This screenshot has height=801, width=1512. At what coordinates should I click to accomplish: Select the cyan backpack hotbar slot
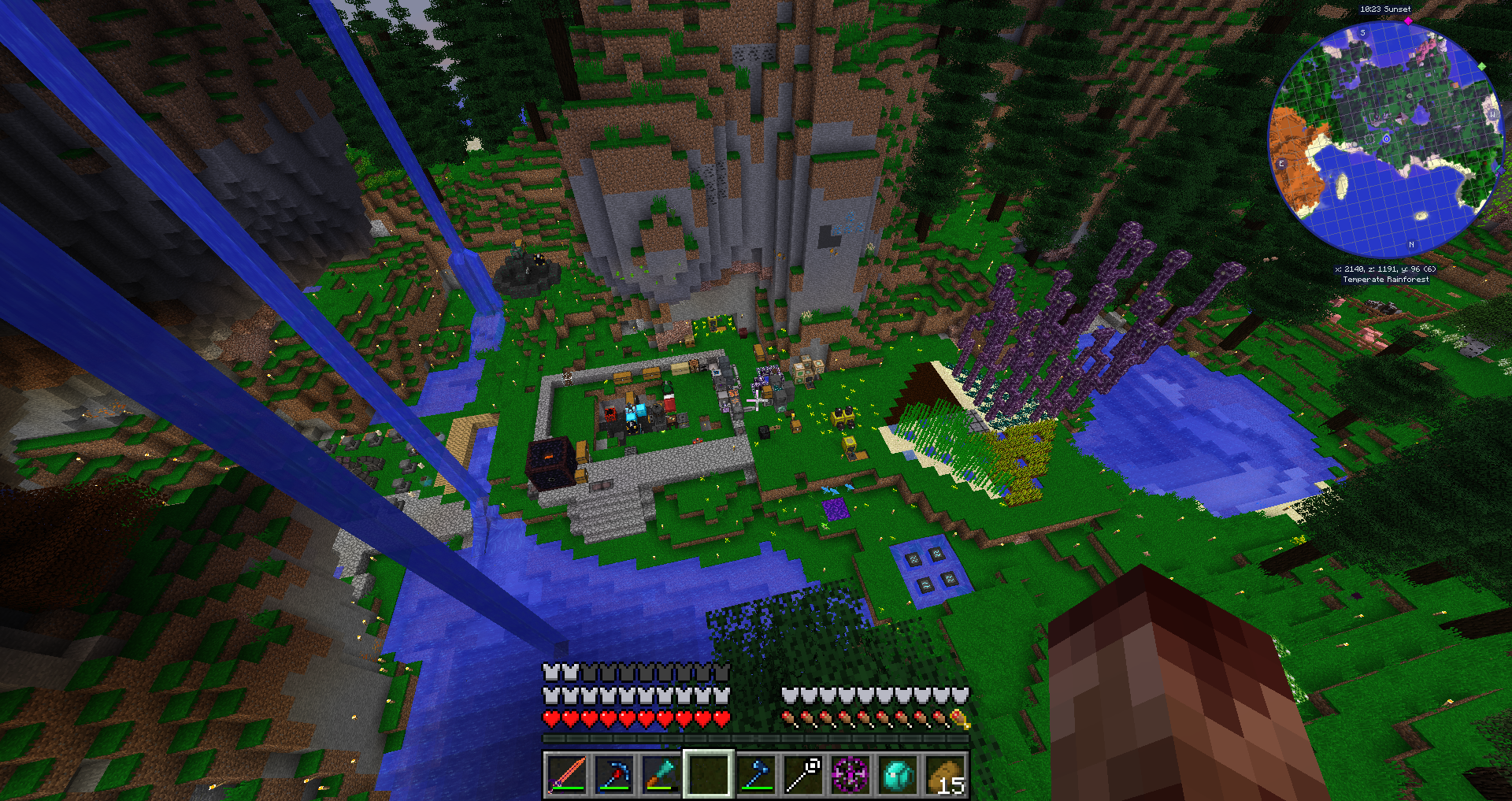pyautogui.click(x=899, y=774)
